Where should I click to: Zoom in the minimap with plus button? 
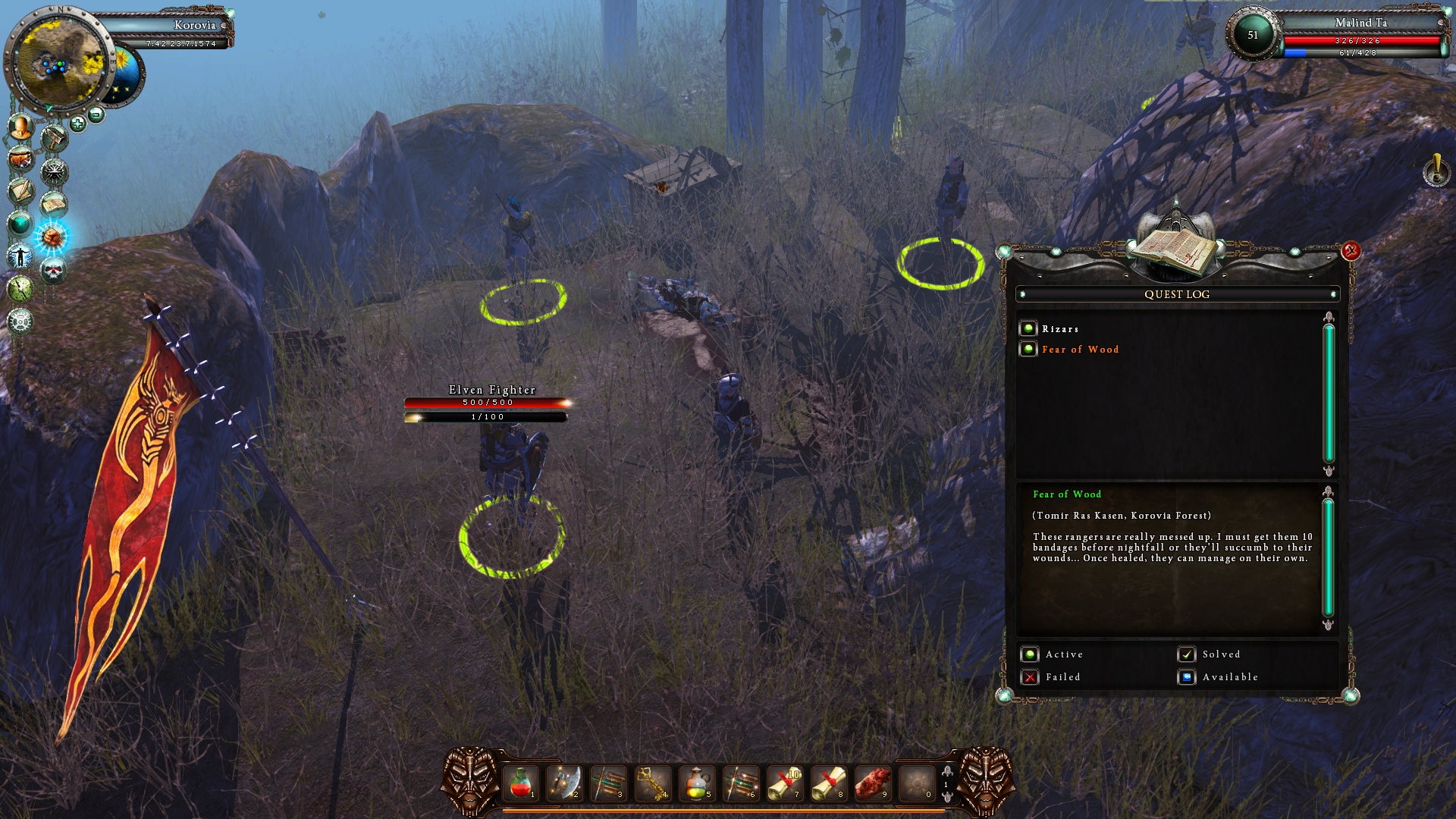77,124
